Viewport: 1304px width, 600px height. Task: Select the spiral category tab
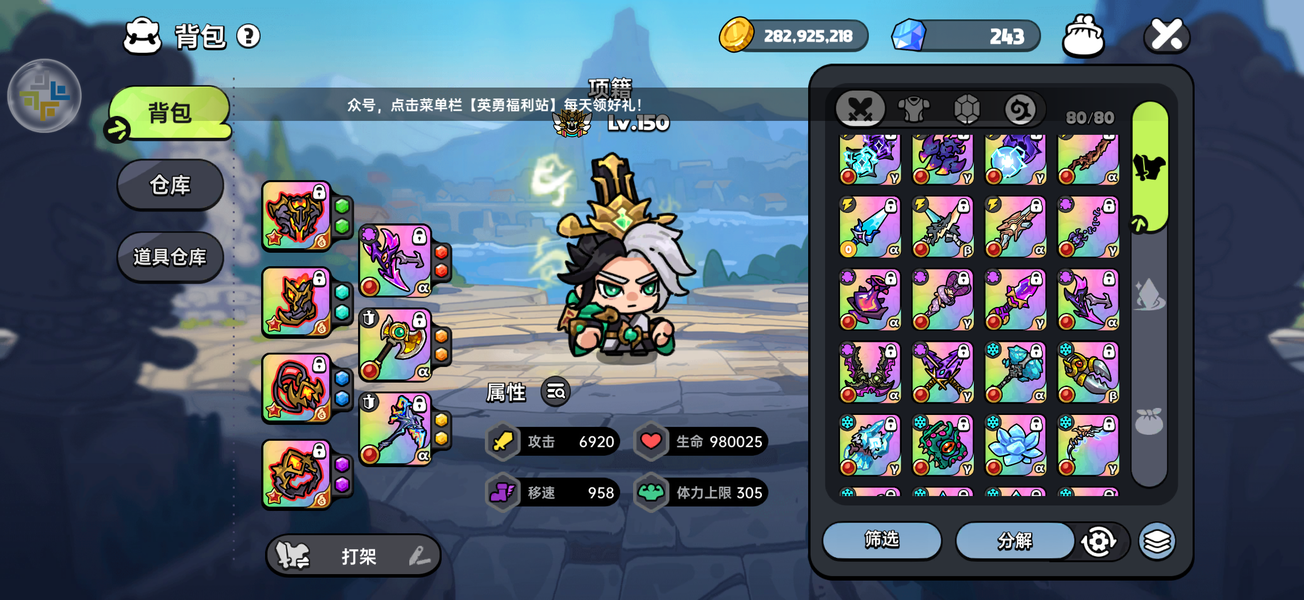coord(1020,108)
